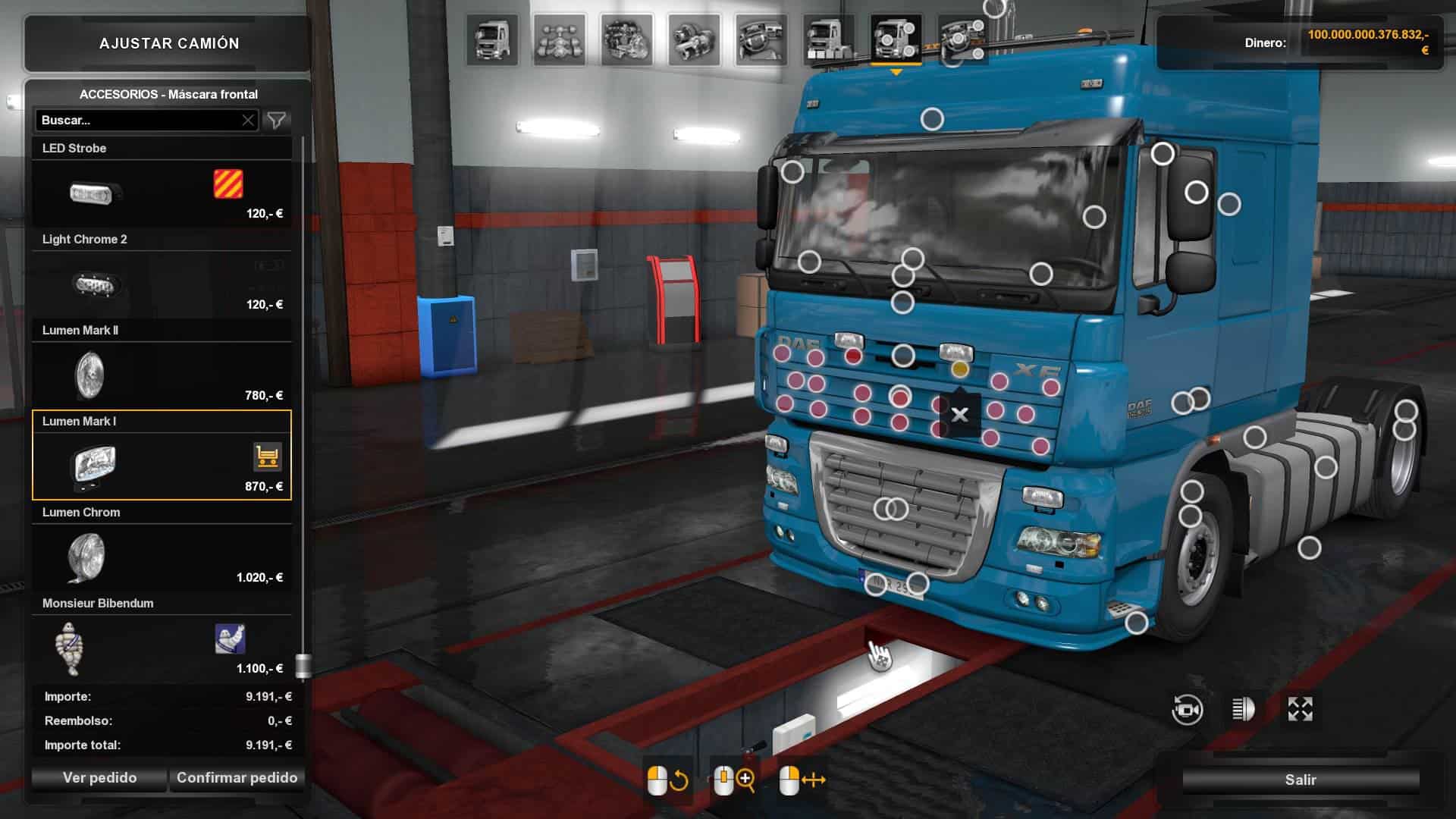The height and width of the screenshot is (819, 1456).
Task: Open the chassis parts category tab
Action: pos(559,40)
